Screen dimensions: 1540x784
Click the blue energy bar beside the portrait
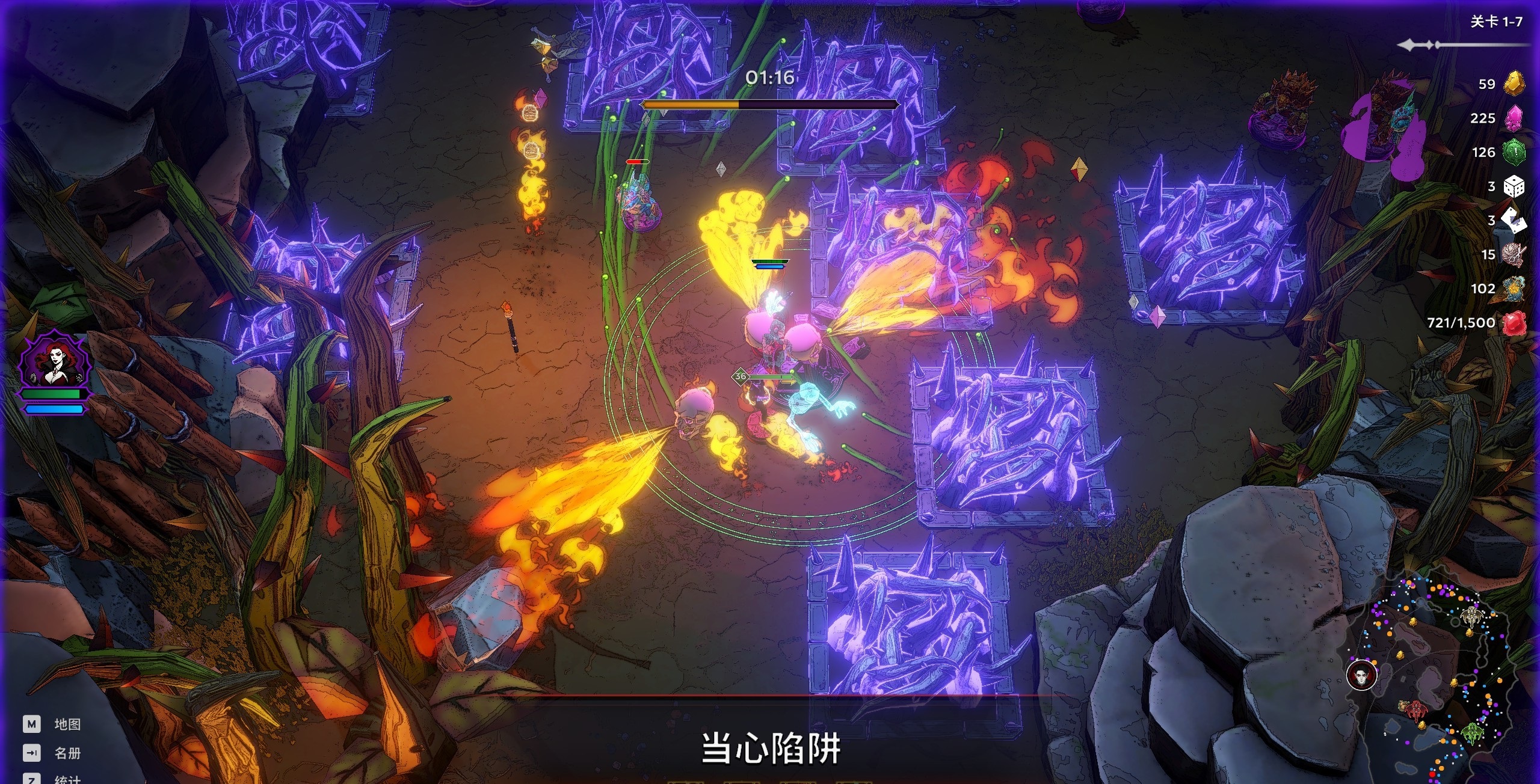point(53,409)
